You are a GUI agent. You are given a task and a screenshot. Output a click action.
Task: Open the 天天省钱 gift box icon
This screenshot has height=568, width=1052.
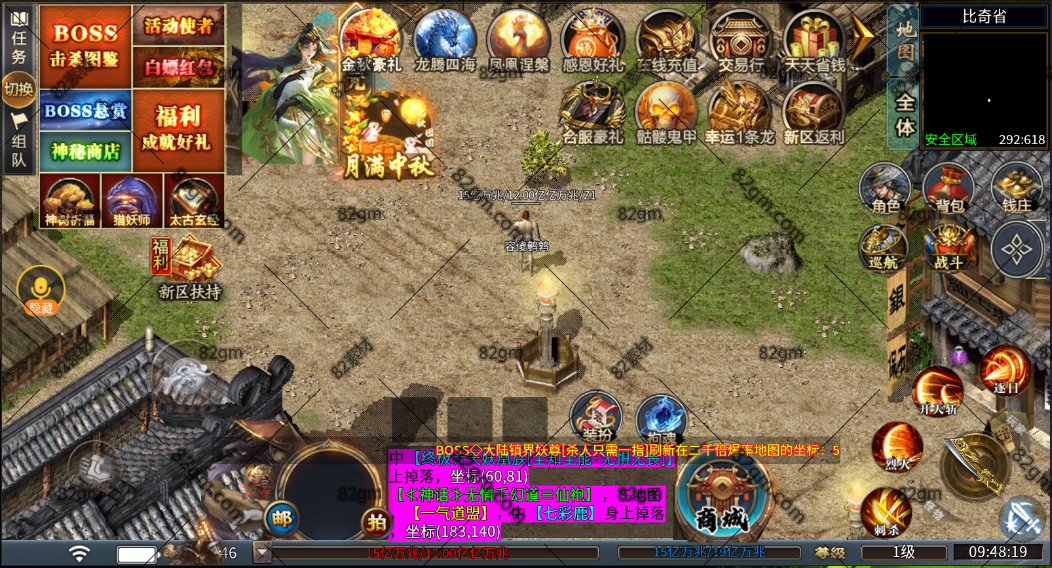[814, 40]
